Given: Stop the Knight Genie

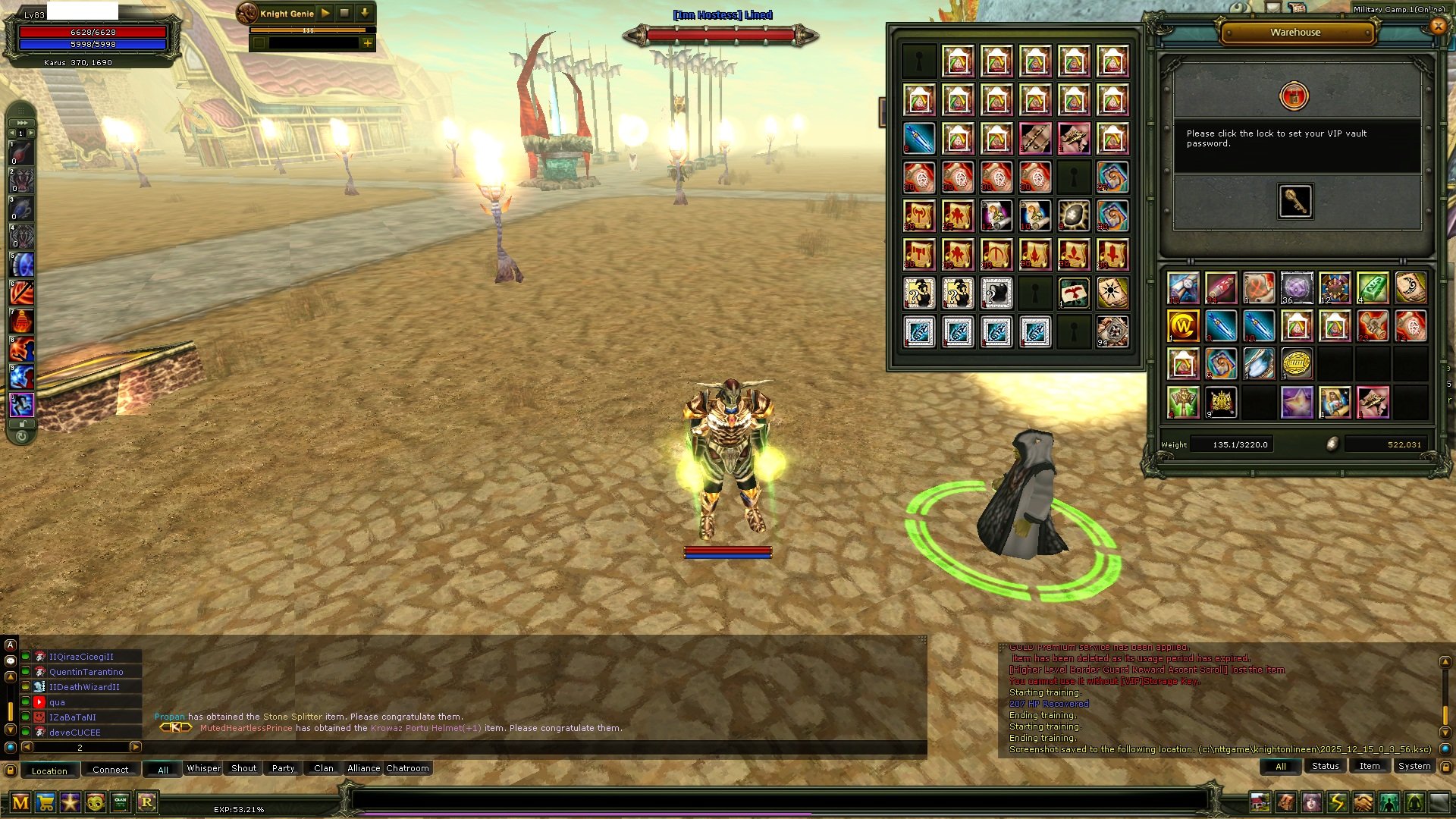Looking at the screenshot, I should (x=344, y=13).
